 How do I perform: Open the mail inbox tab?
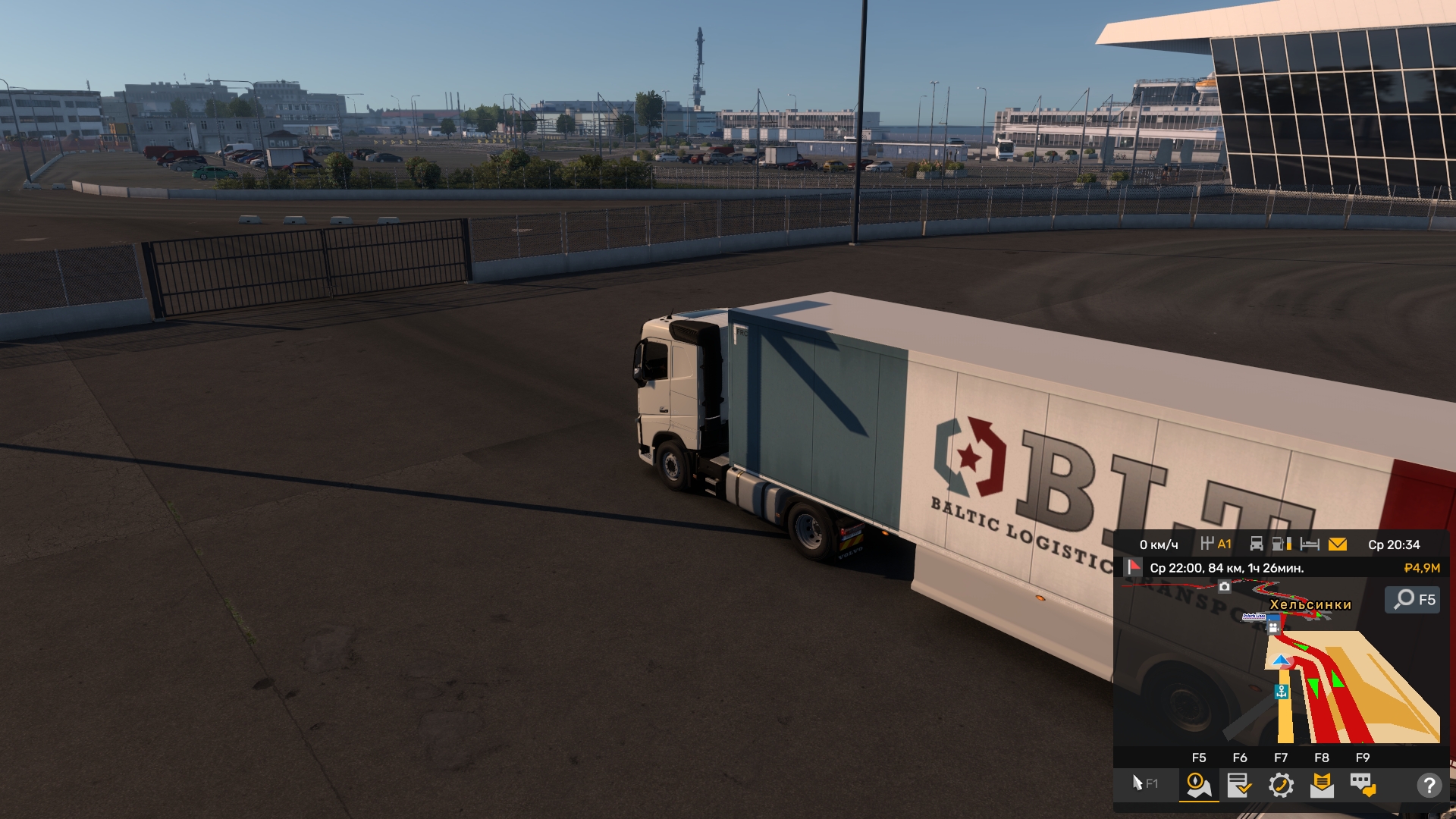[x=1322, y=785]
